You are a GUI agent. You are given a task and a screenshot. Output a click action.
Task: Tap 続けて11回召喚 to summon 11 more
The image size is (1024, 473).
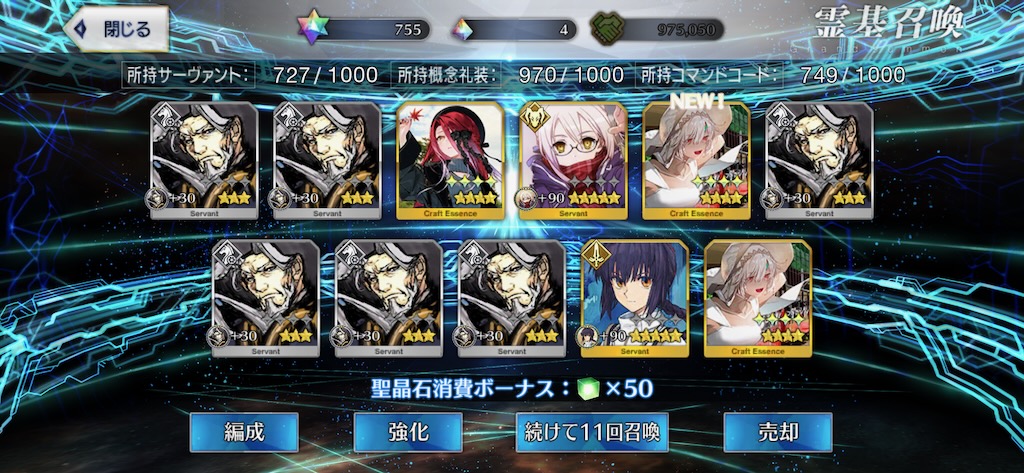592,432
